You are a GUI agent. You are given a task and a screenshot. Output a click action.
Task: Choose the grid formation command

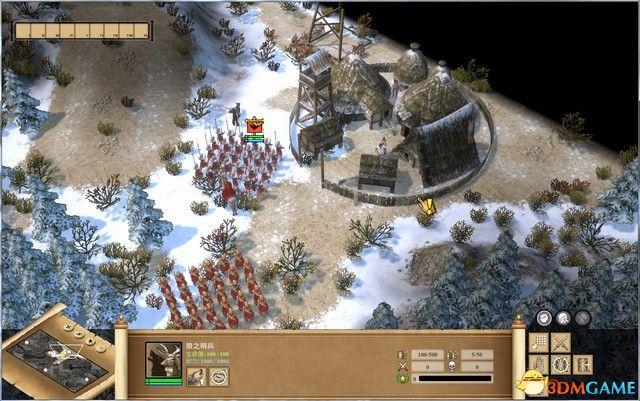click(540, 342)
